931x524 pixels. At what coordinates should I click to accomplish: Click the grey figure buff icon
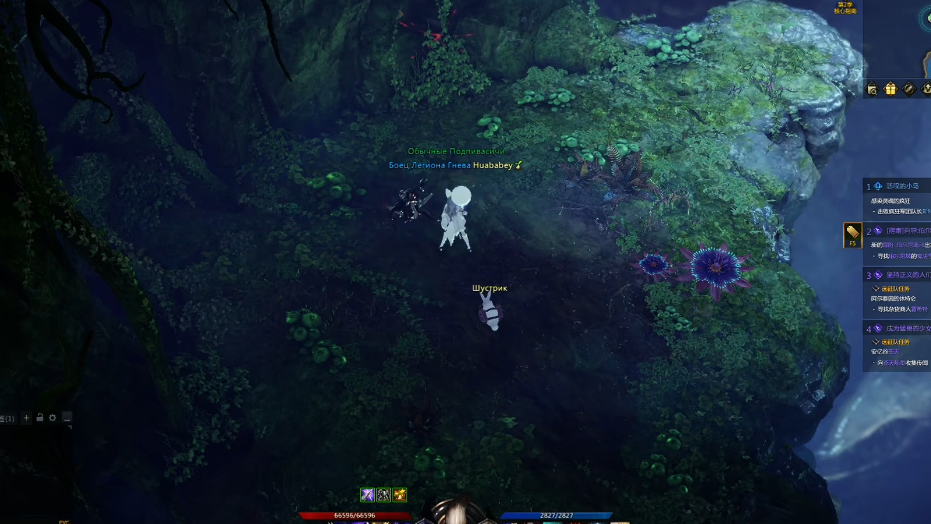[383, 495]
